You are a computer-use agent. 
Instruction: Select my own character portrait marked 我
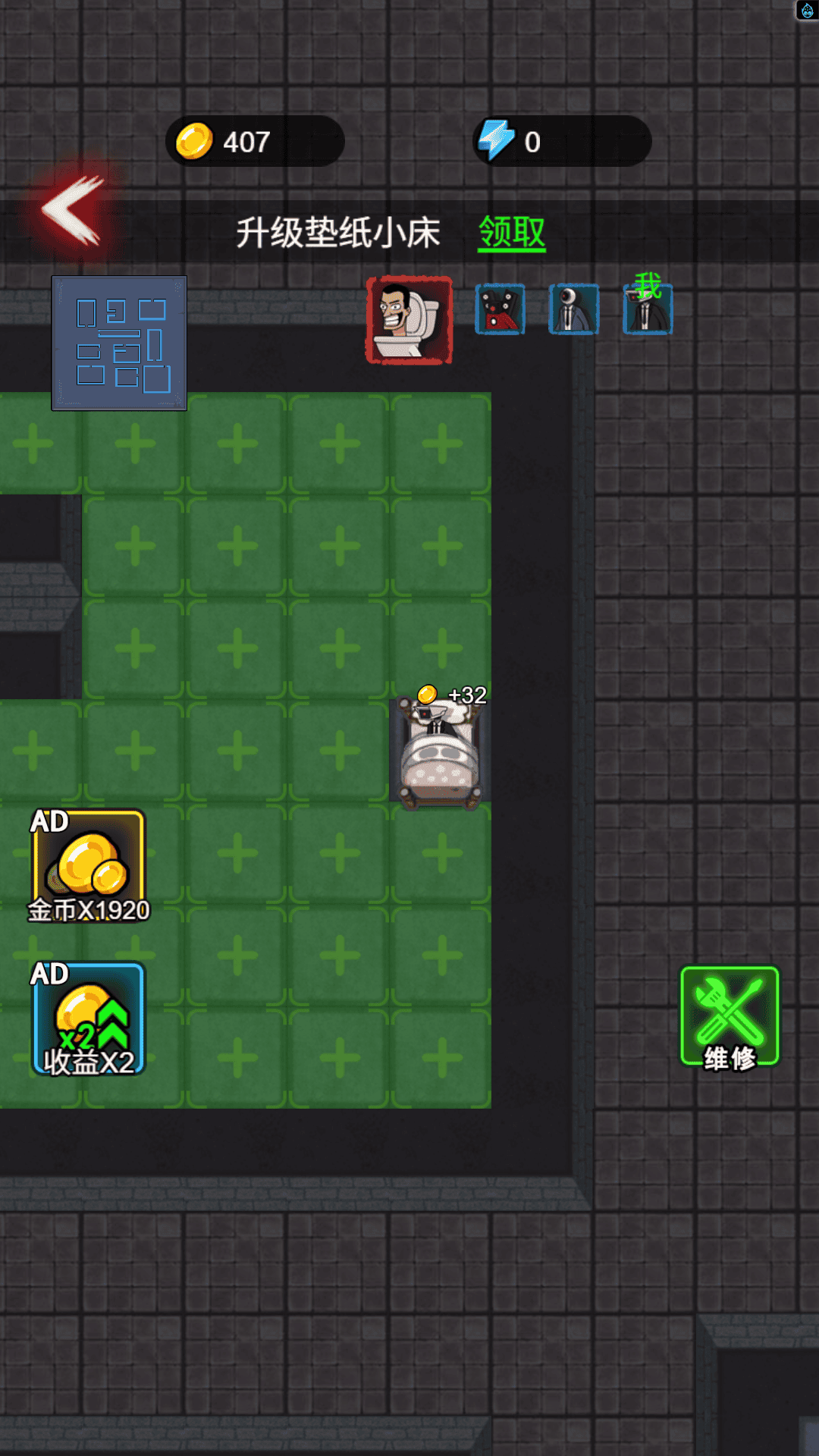click(648, 309)
